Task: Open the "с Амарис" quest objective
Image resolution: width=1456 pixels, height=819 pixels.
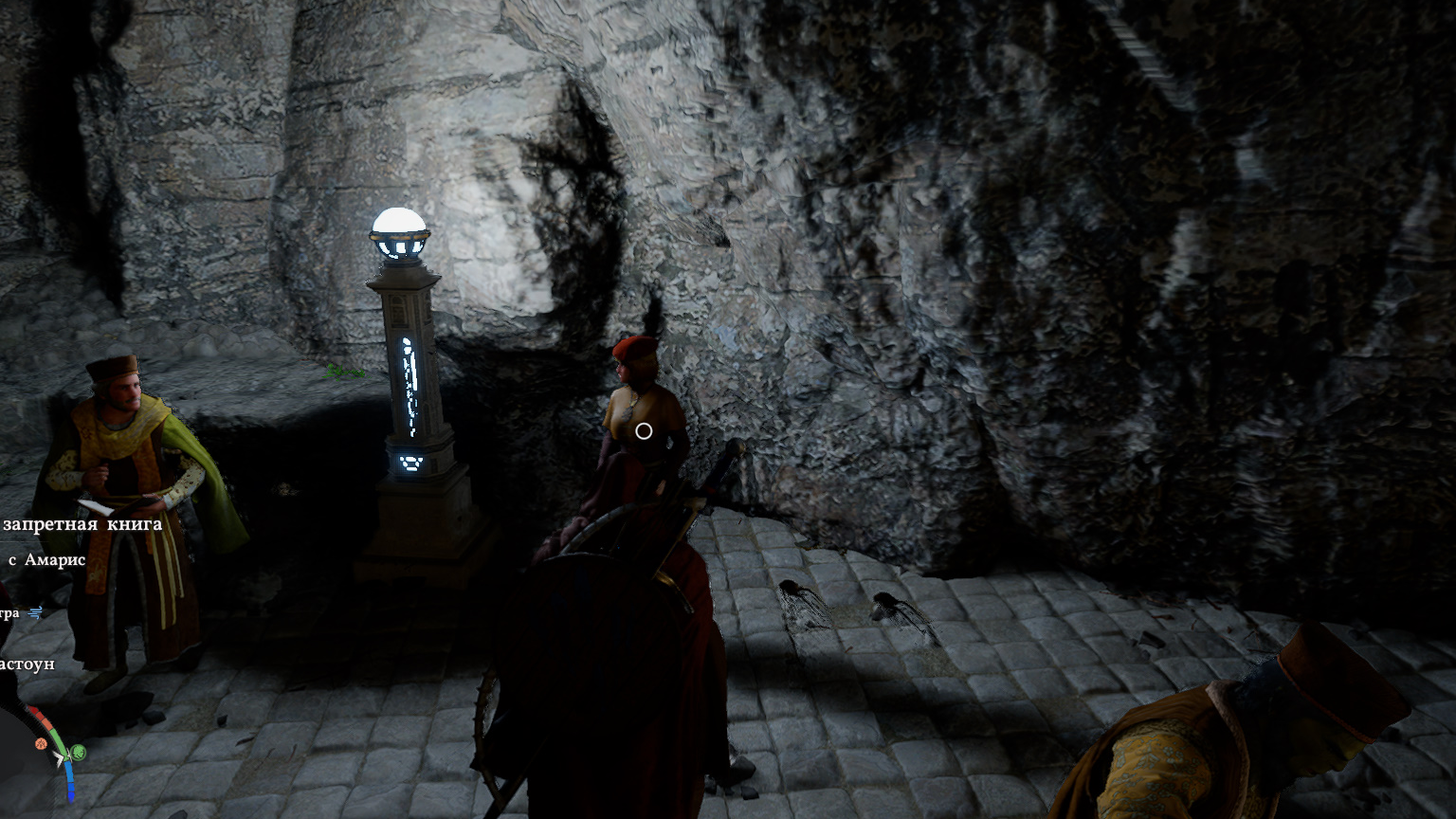Action: coord(47,560)
